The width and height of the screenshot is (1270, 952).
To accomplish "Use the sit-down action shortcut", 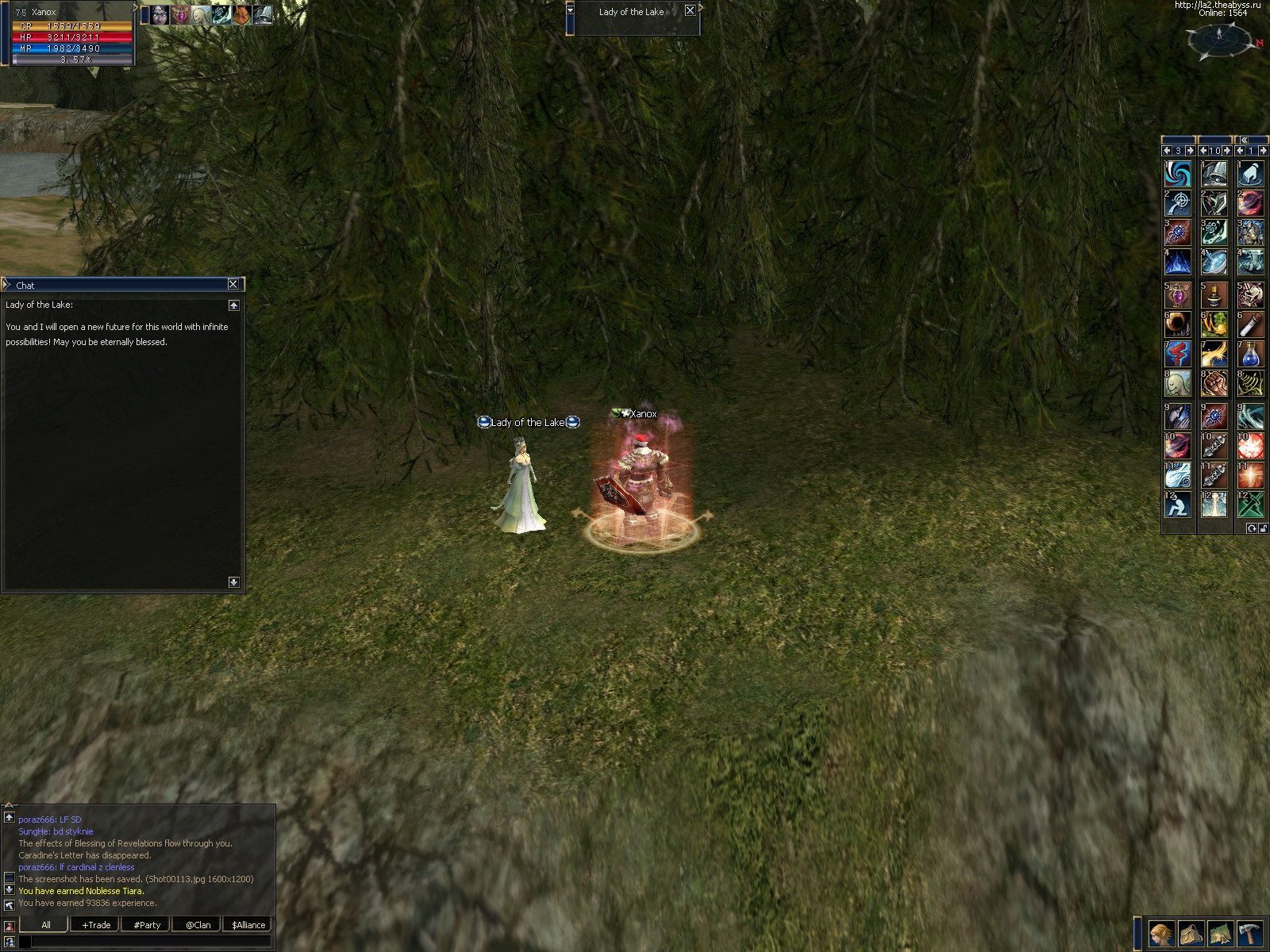I will 1177,505.
